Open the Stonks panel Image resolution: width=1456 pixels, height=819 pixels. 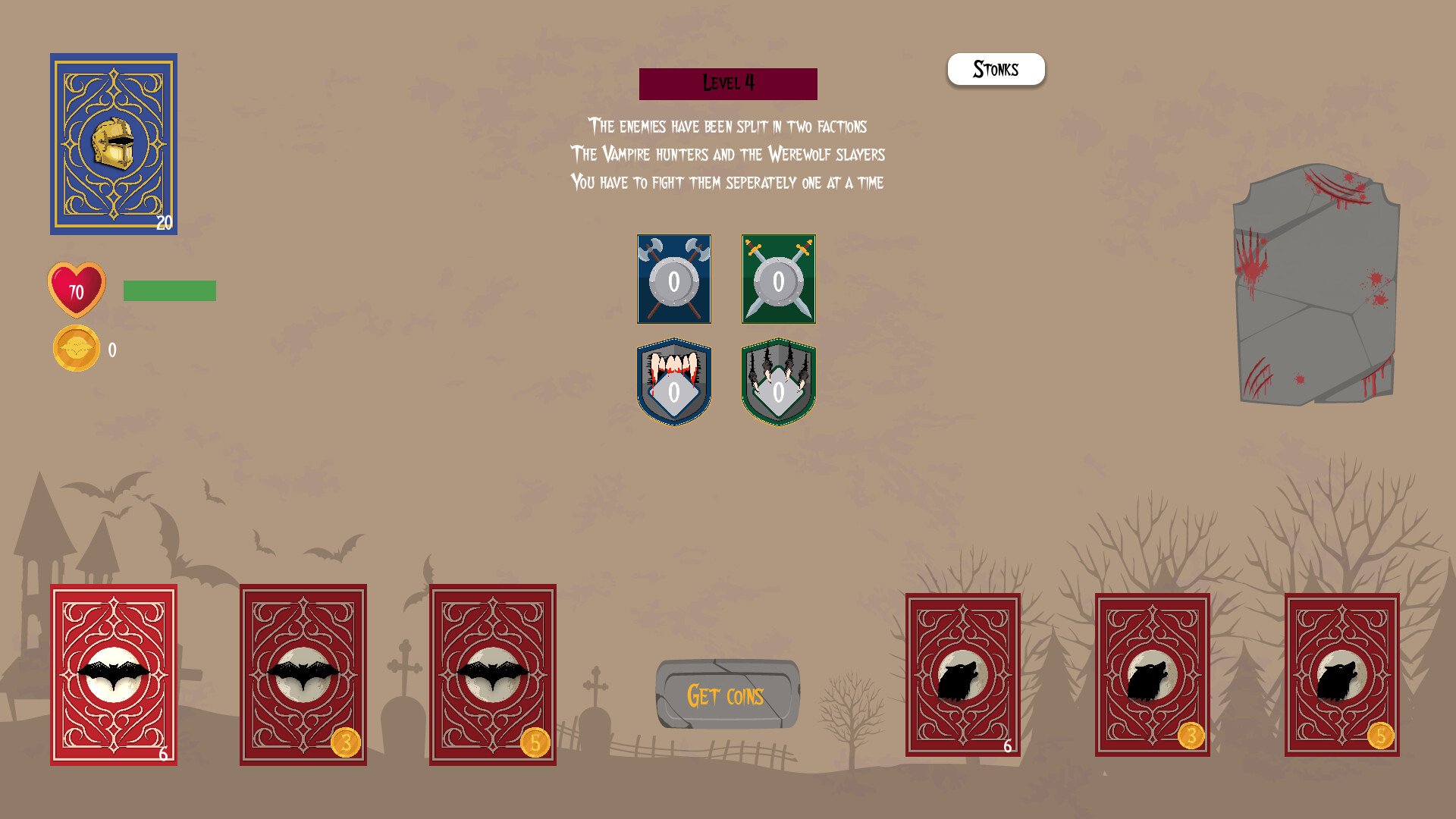tap(996, 69)
